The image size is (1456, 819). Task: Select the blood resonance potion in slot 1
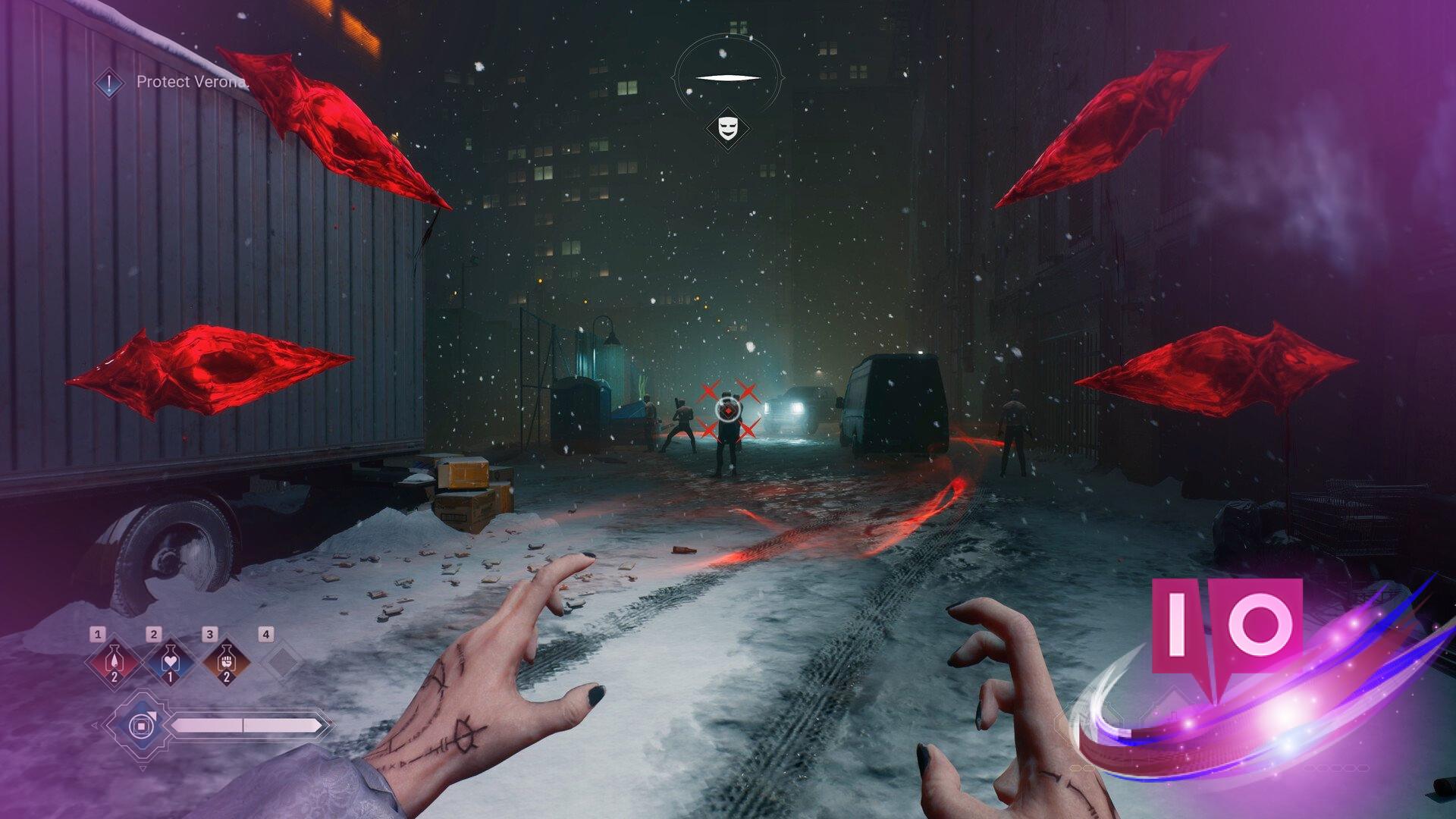click(115, 661)
